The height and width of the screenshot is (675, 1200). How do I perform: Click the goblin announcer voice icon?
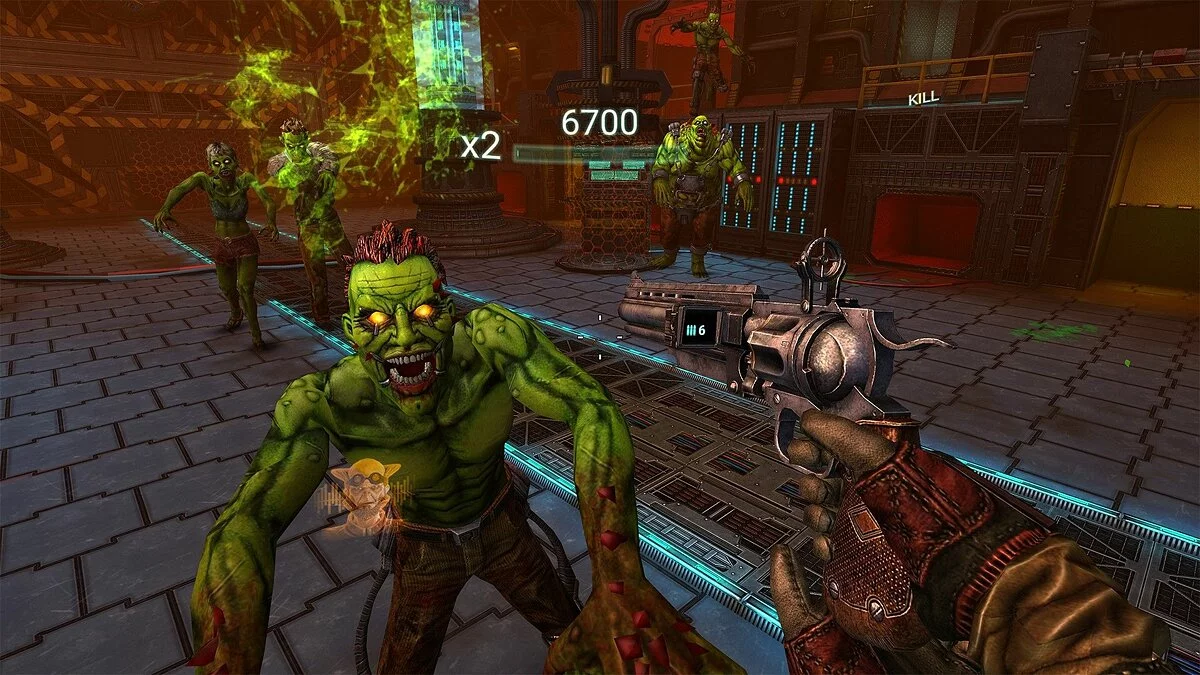click(366, 492)
